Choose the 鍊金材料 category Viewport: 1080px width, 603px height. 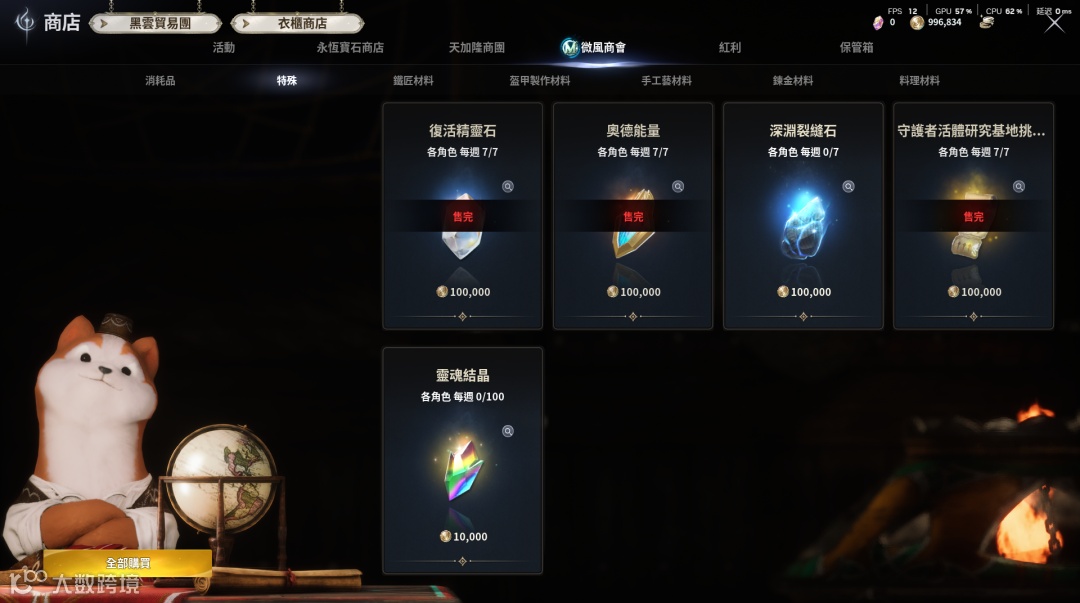point(793,80)
